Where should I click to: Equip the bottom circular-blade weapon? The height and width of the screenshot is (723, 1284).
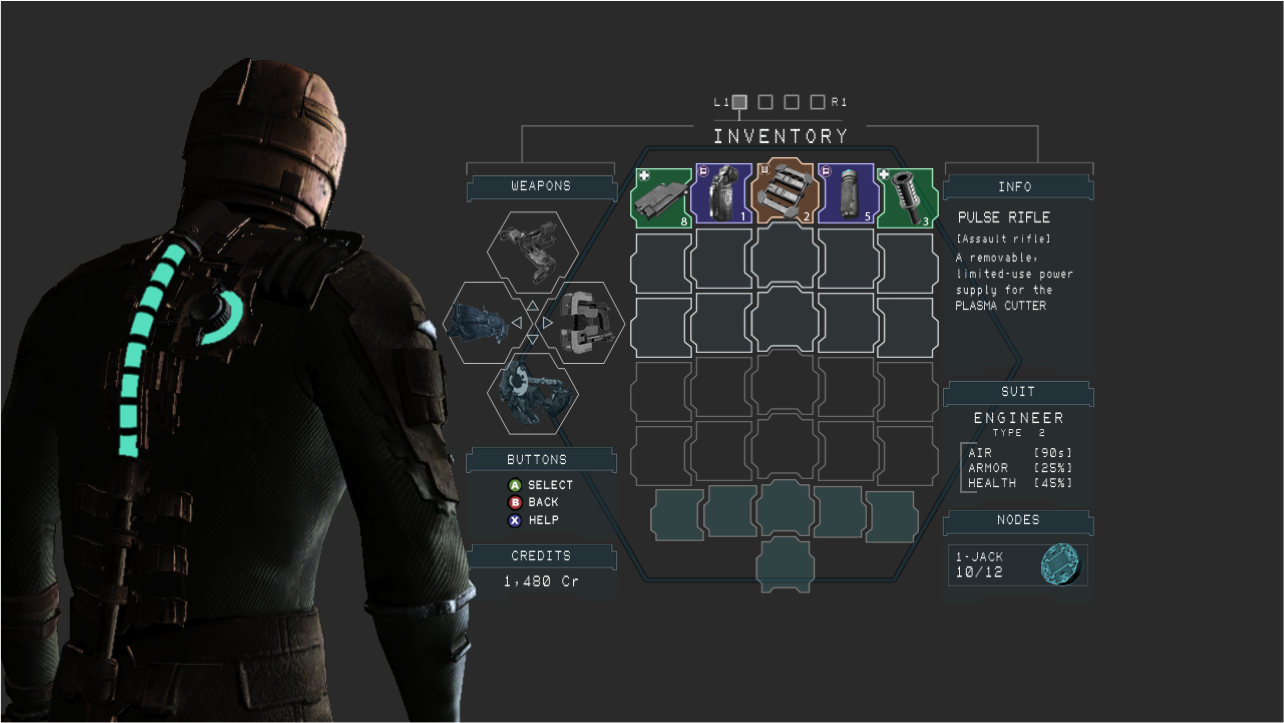coord(532,394)
